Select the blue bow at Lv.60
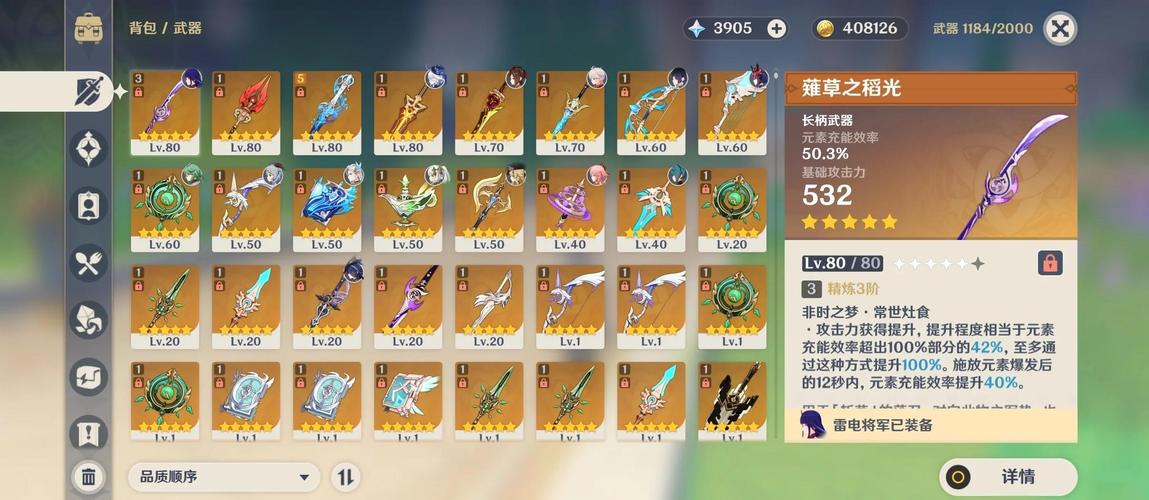This screenshot has height=500, width=1149. tap(651, 112)
